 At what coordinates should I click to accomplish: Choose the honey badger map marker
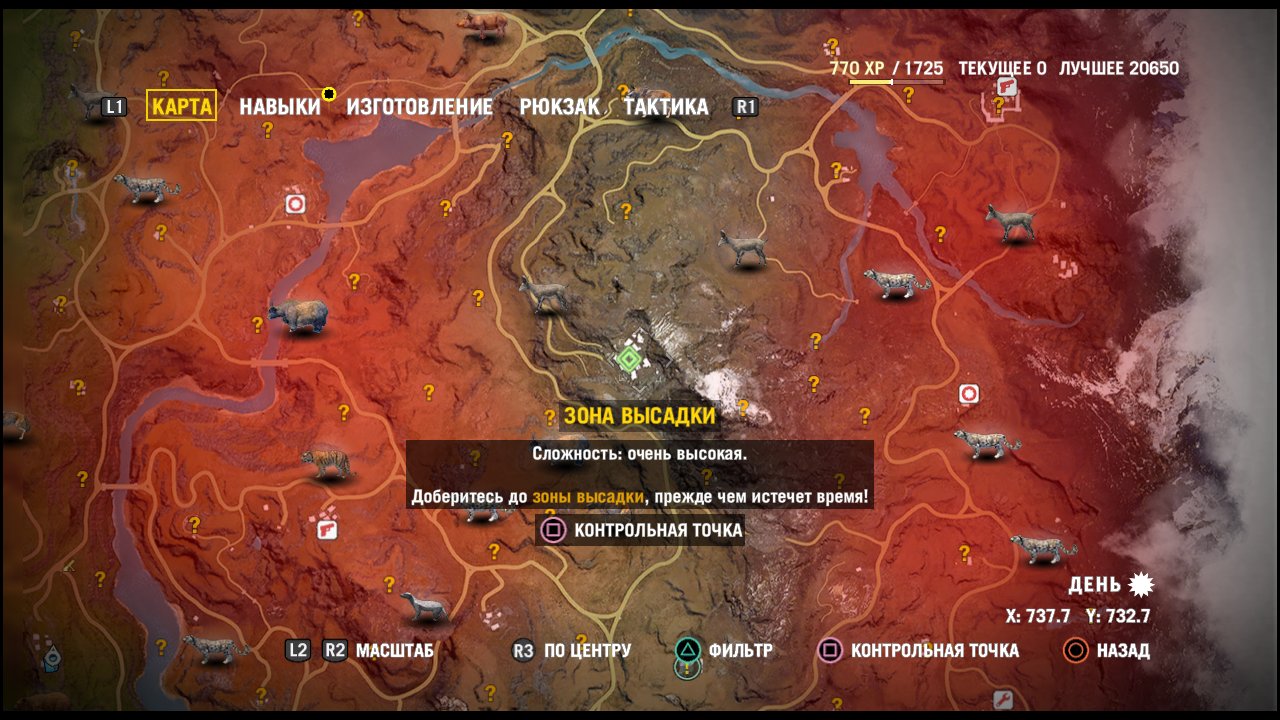click(424, 606)
